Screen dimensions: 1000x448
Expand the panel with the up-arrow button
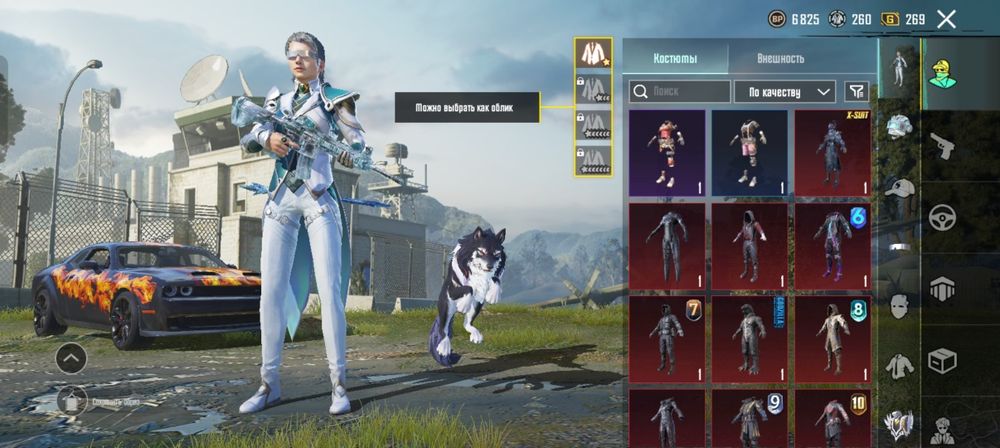(71, 357)
